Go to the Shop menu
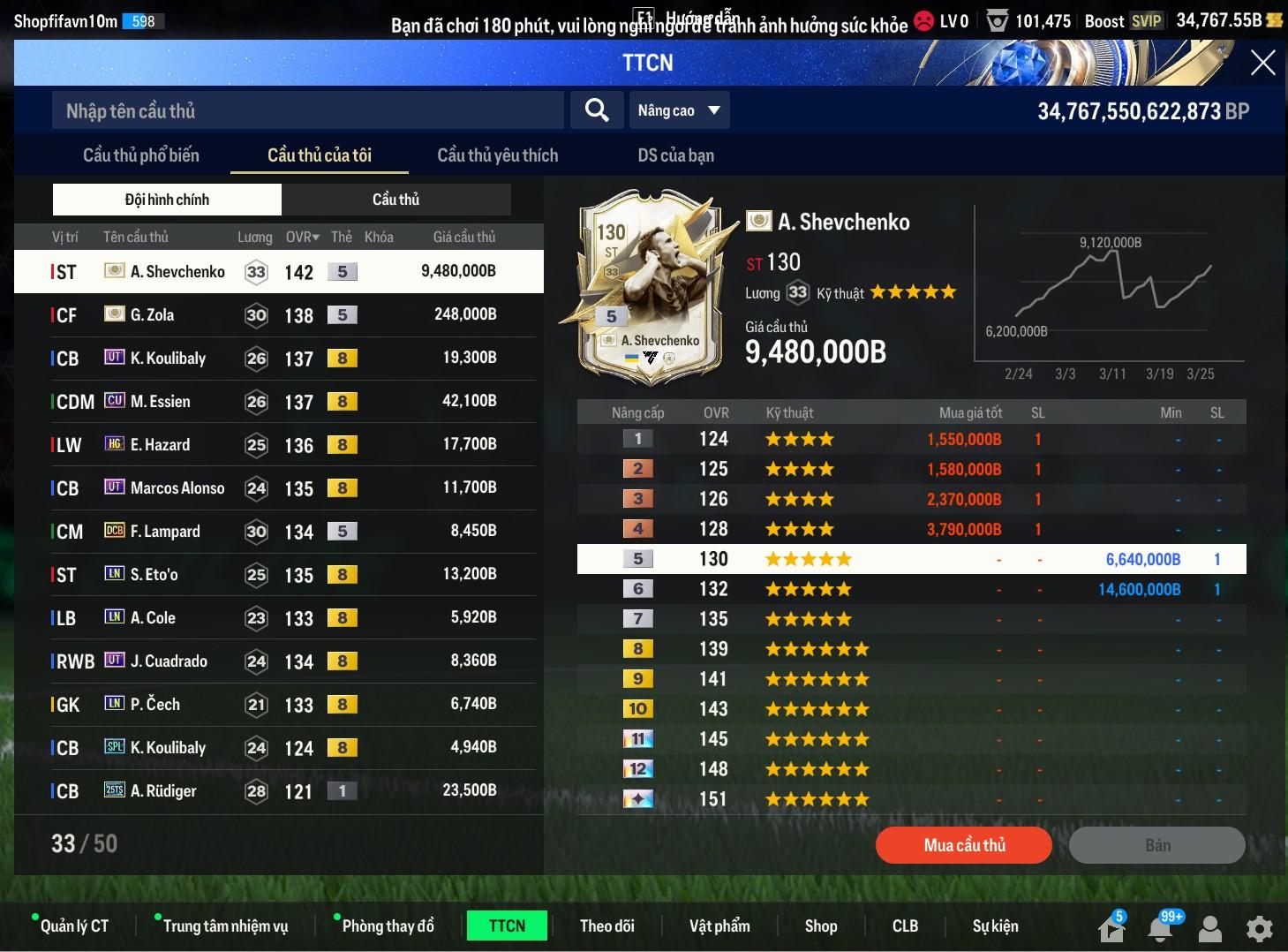The width and height of the screenshot is (1288, 952). tap(820, 926)
